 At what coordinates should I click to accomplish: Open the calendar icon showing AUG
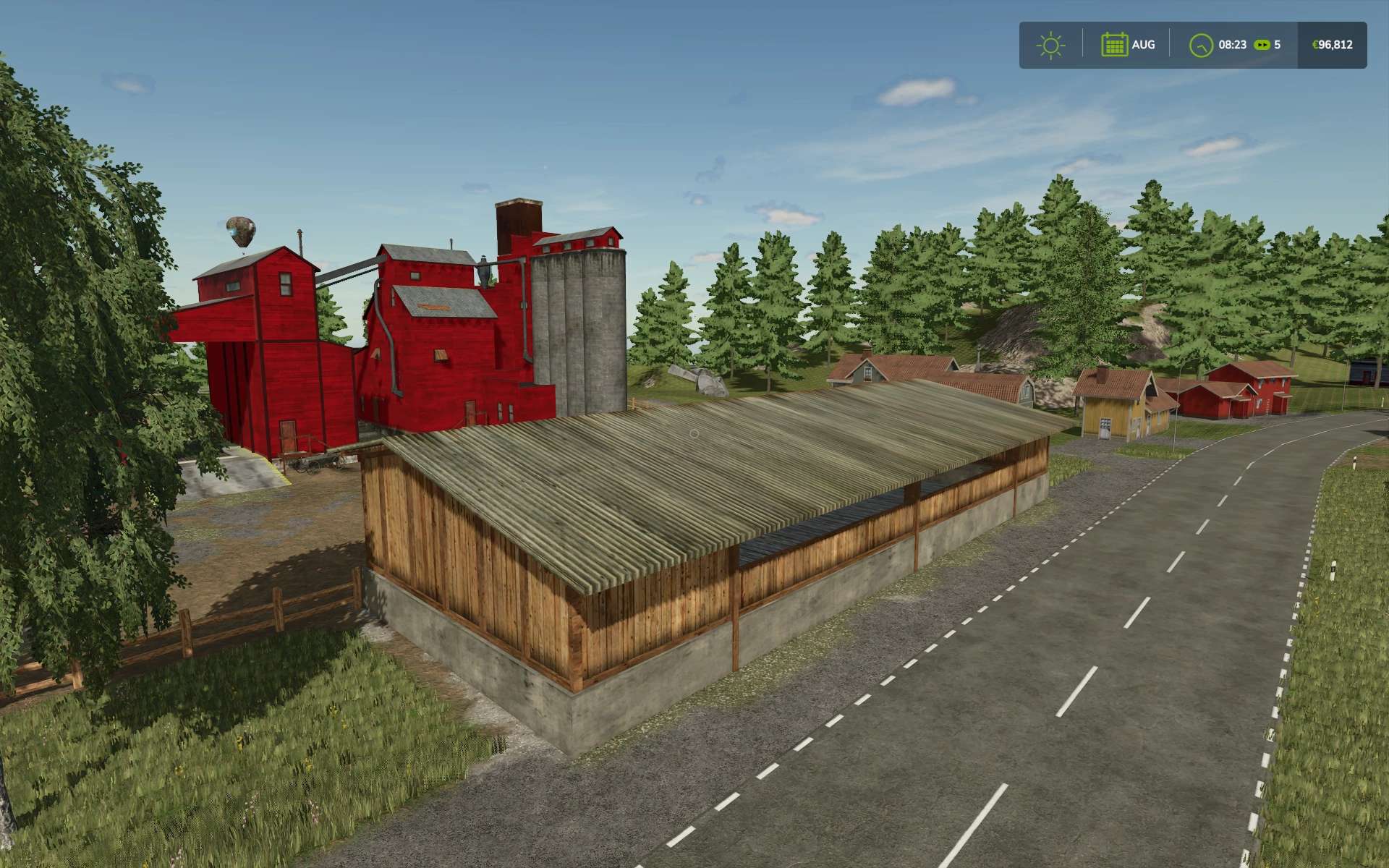click(x=1114, y=45)
